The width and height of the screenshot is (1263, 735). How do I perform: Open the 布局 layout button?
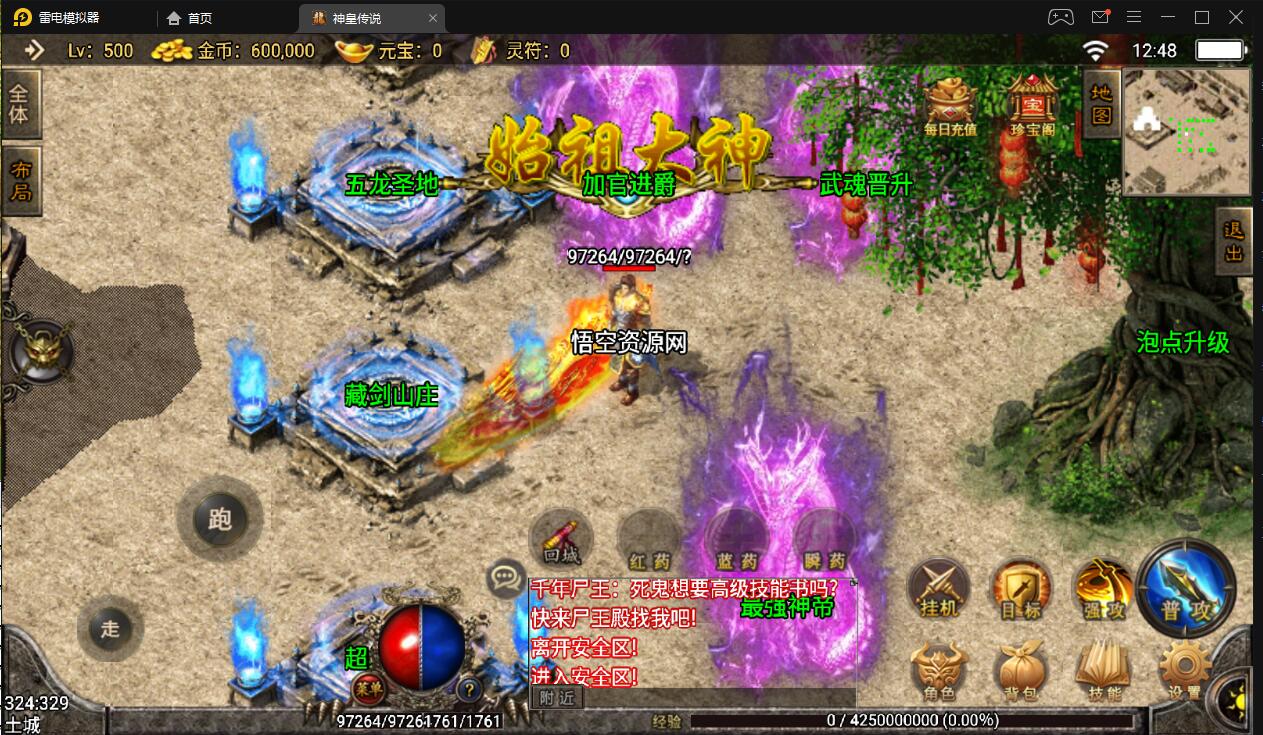19,181
